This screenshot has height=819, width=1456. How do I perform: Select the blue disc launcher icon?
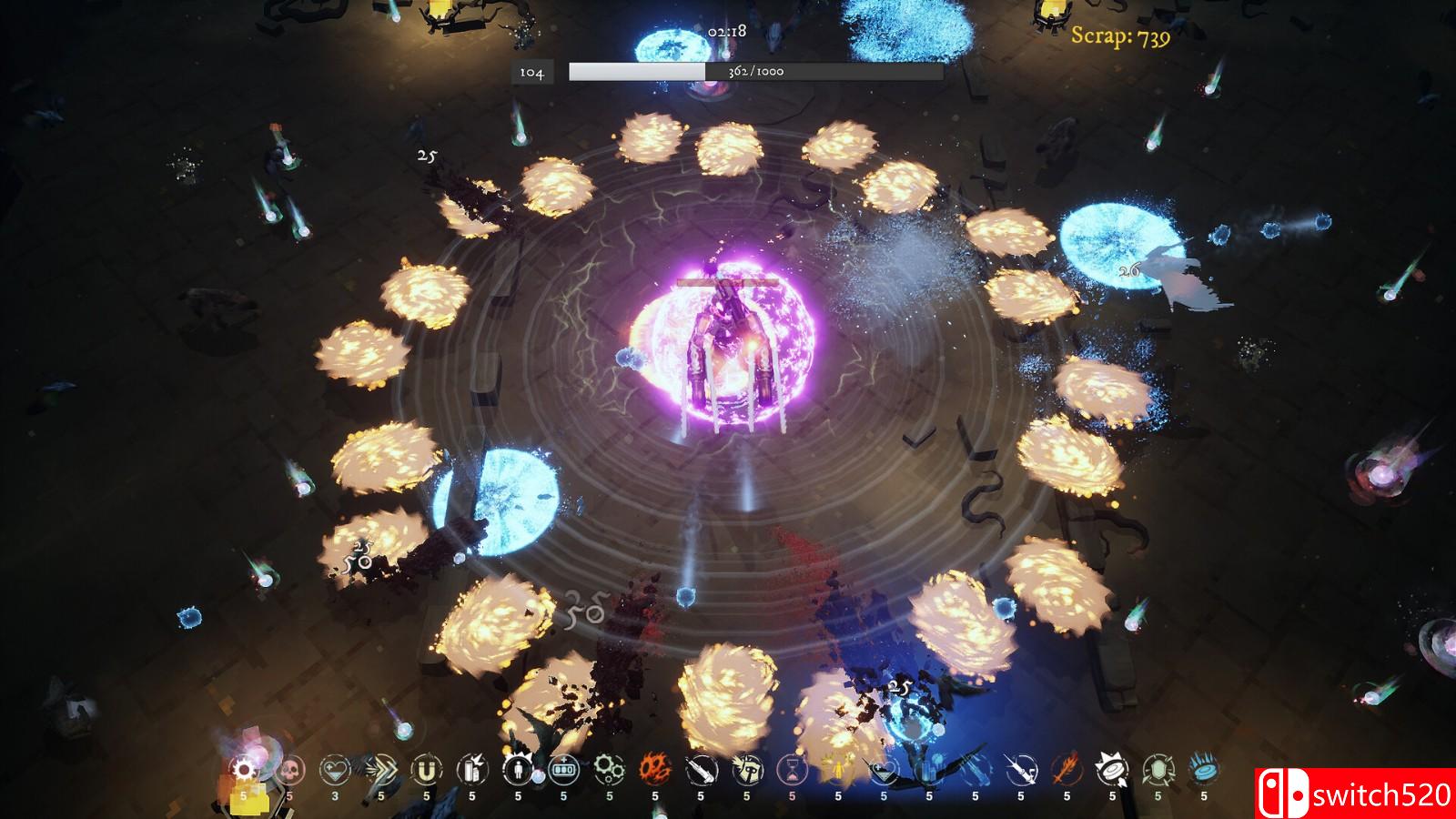point(1202,772)
